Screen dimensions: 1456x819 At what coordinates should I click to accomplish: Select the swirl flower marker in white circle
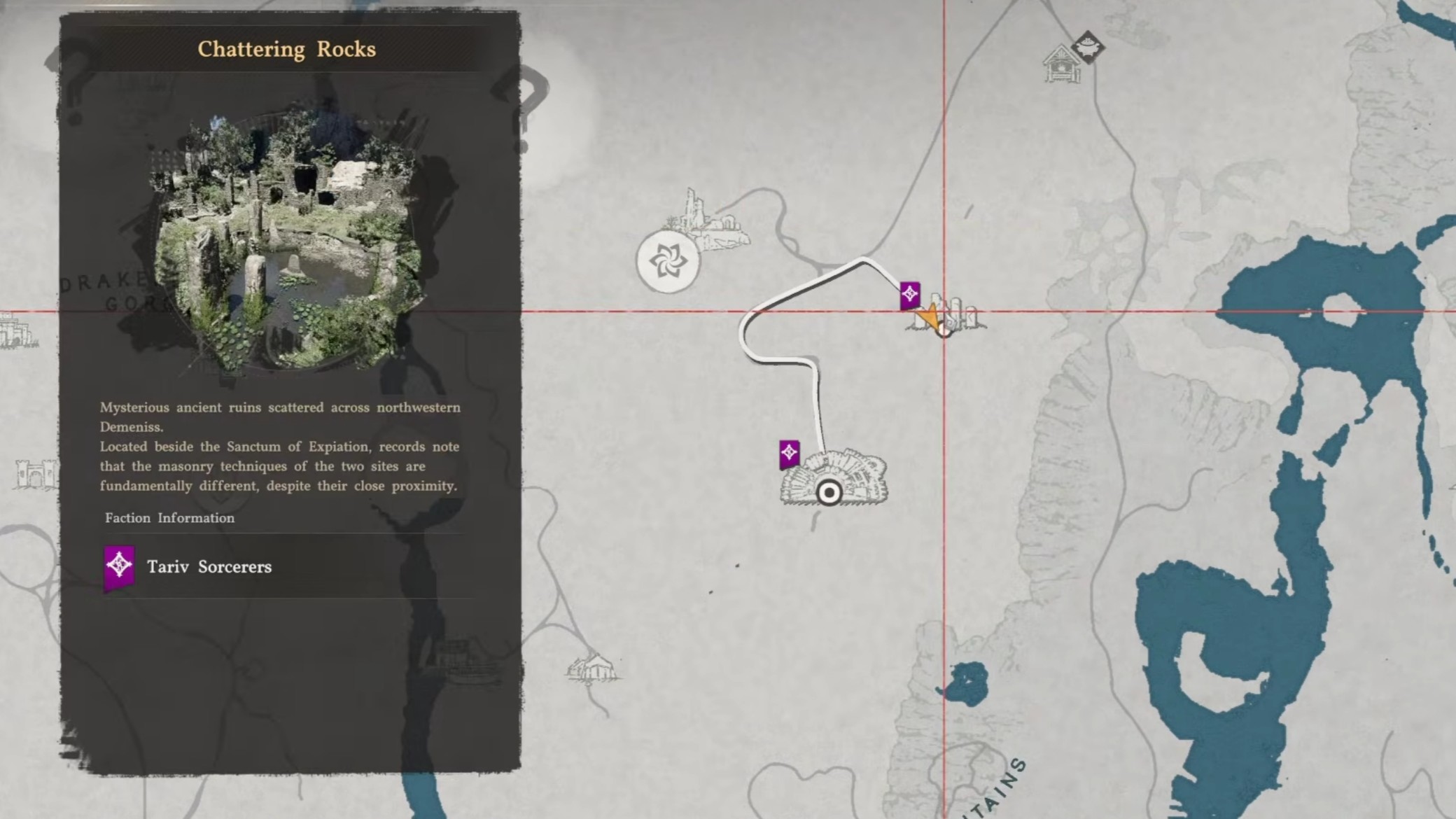[668, 262]
